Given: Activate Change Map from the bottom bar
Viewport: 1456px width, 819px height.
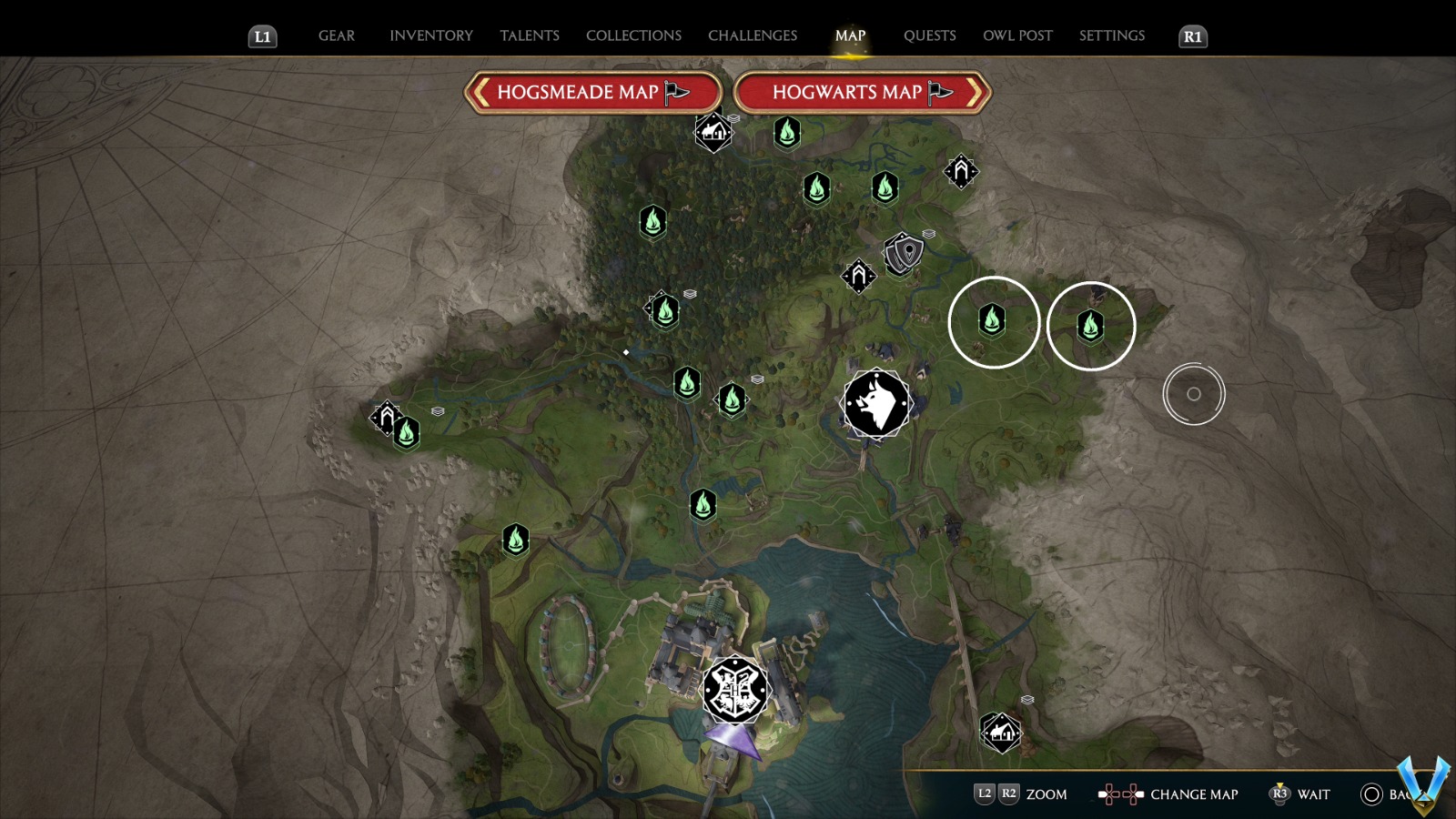Looking at the screenshot, I should [1192, 794].
